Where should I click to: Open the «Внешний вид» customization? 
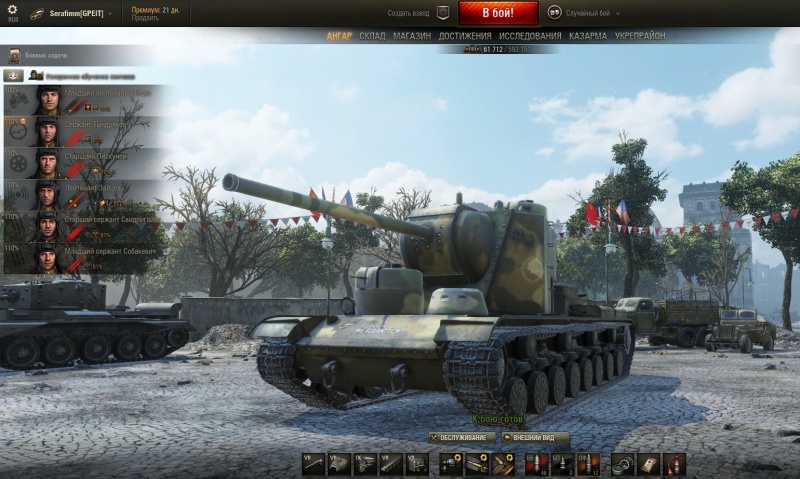point(536,438)
